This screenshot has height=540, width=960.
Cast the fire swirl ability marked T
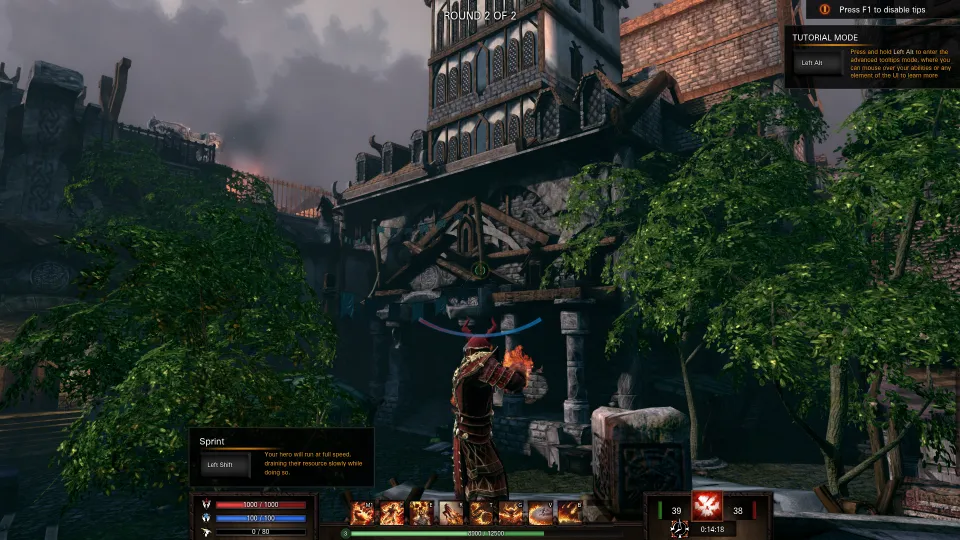click(x=481, y=513)
